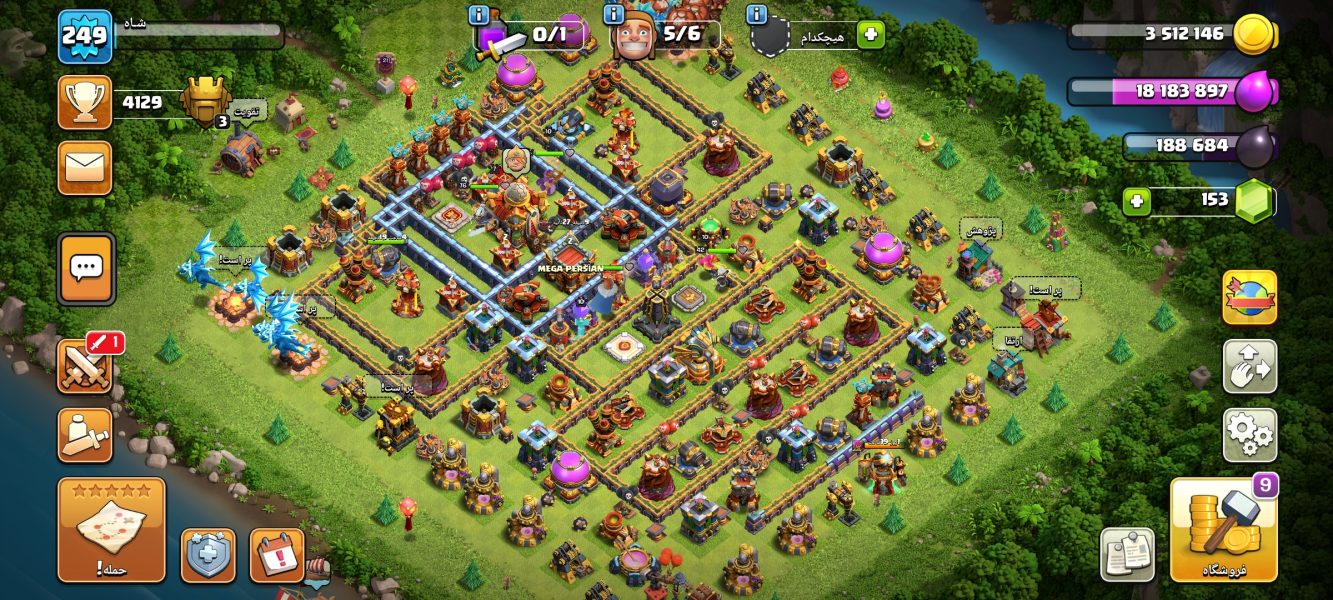Open the crossed swords button with notification
1333x600 pixels.
click(85, 367)
